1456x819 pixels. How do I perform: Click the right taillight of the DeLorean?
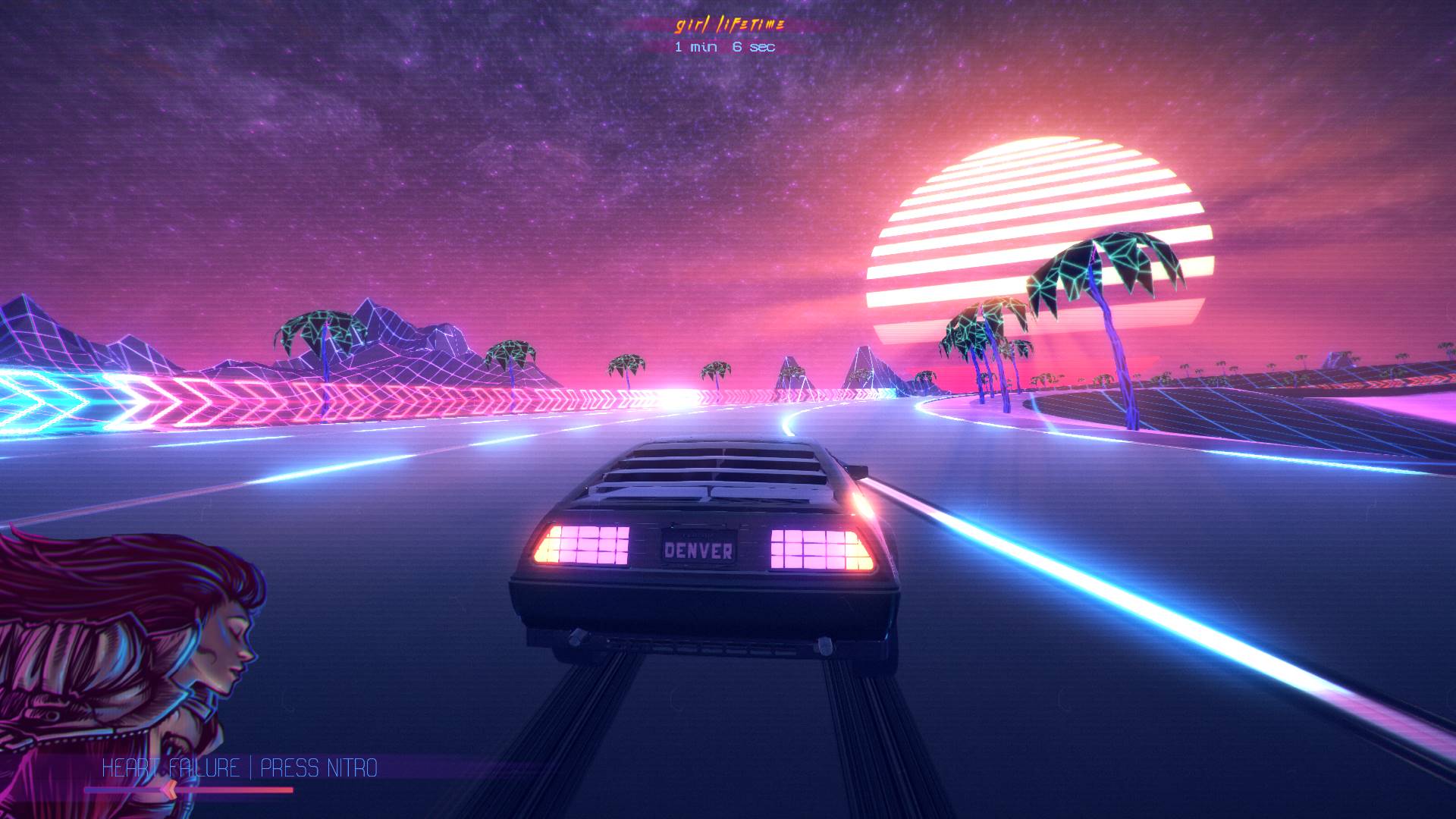(815, 548)
